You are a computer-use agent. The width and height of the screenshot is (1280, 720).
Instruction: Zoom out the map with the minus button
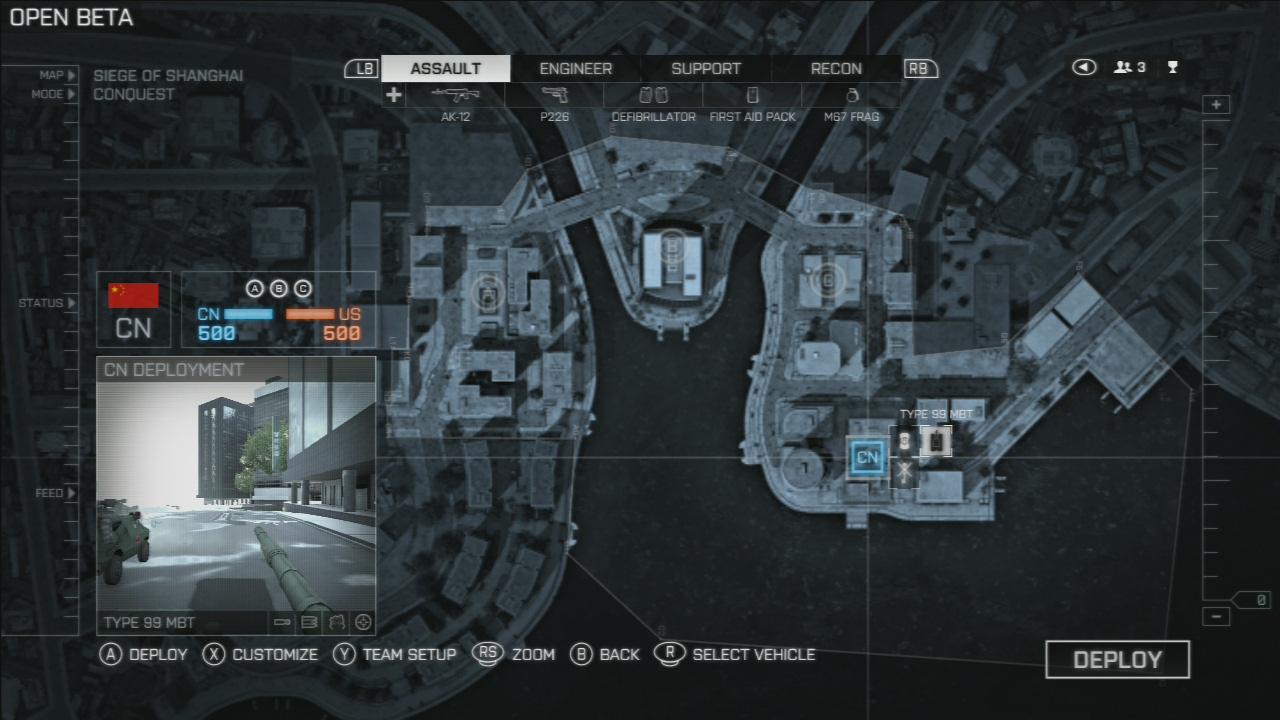click(x=1216, y=617)
